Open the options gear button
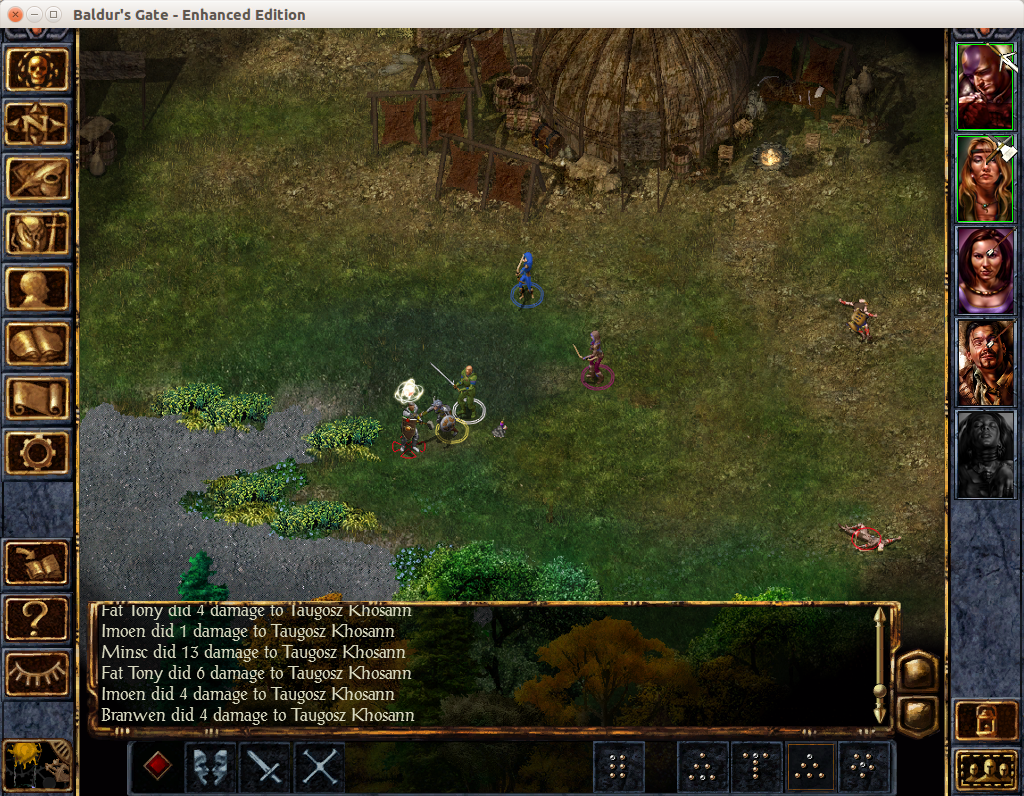Screen dimensions: 1024x796 tap(38, 453)
